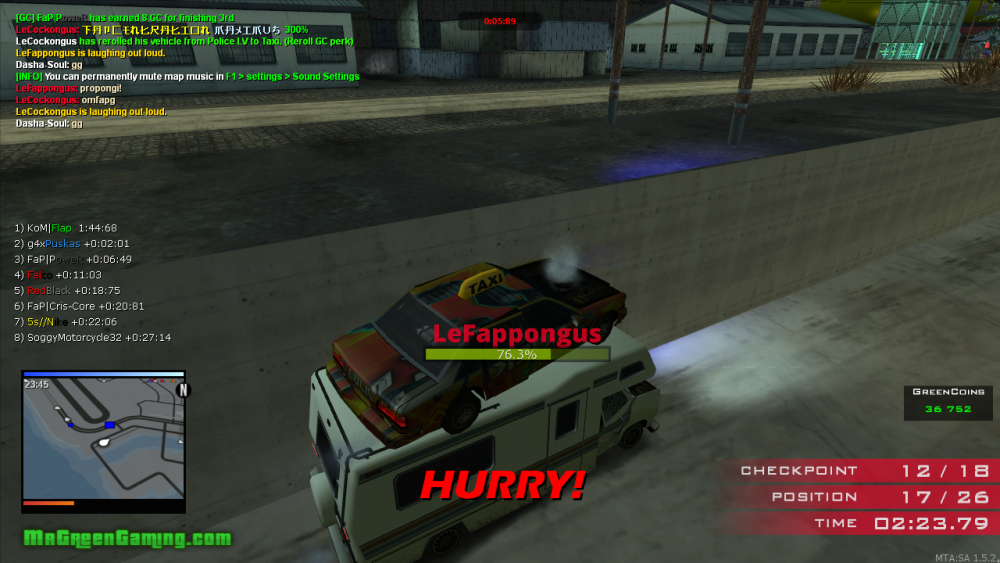This screenshot has height=563, width=1000.
Task: Click the race minimap
Action: [104, 437]
